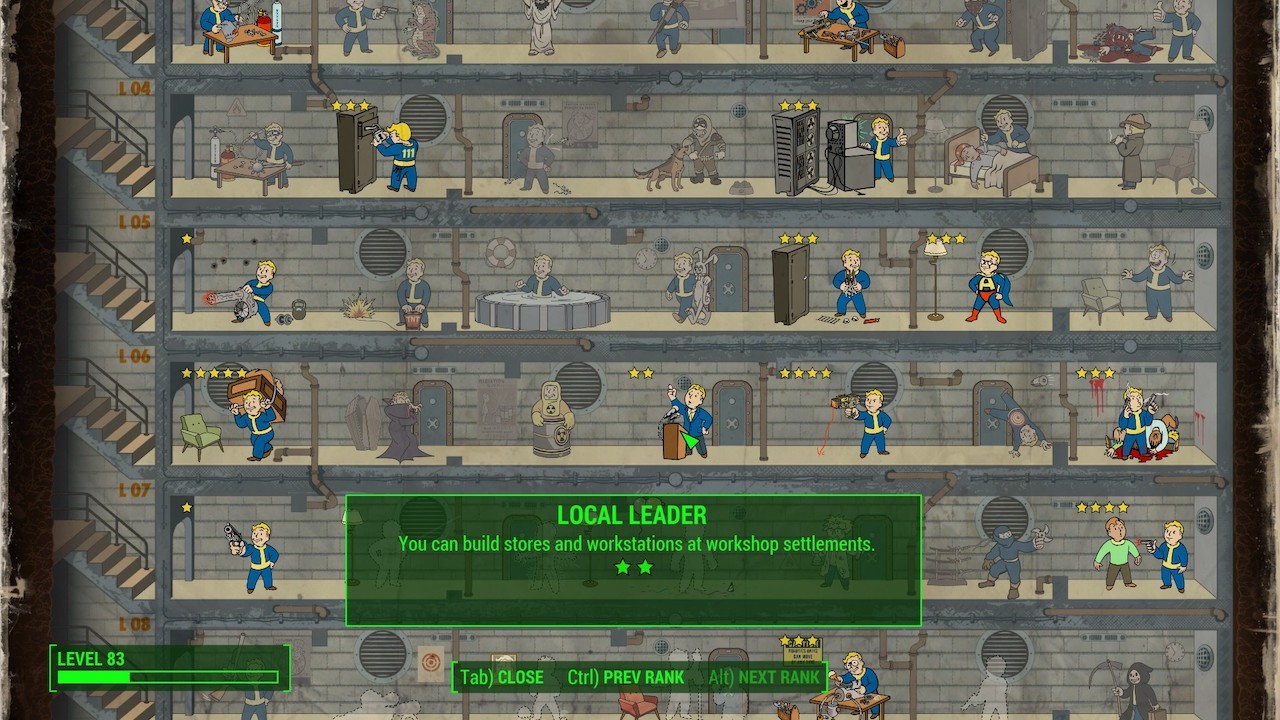Select the Animal Friend rabbit perk
This screenshot has height=720, width=1280.
click(x=690, y=285)
